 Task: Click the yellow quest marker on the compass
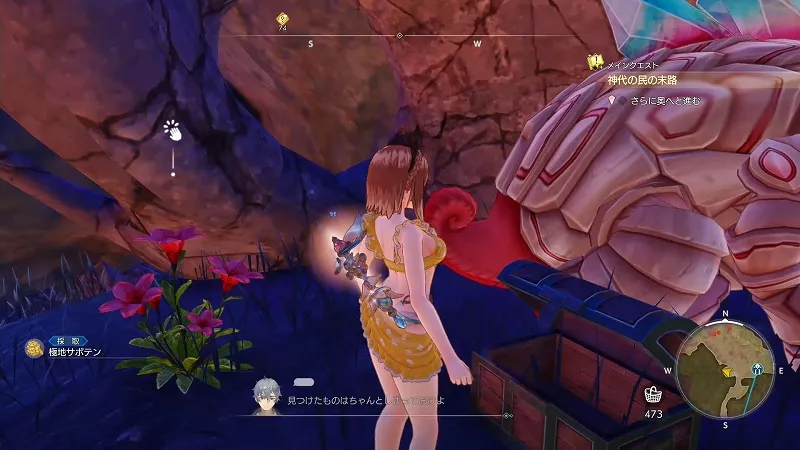click(282, 18)
